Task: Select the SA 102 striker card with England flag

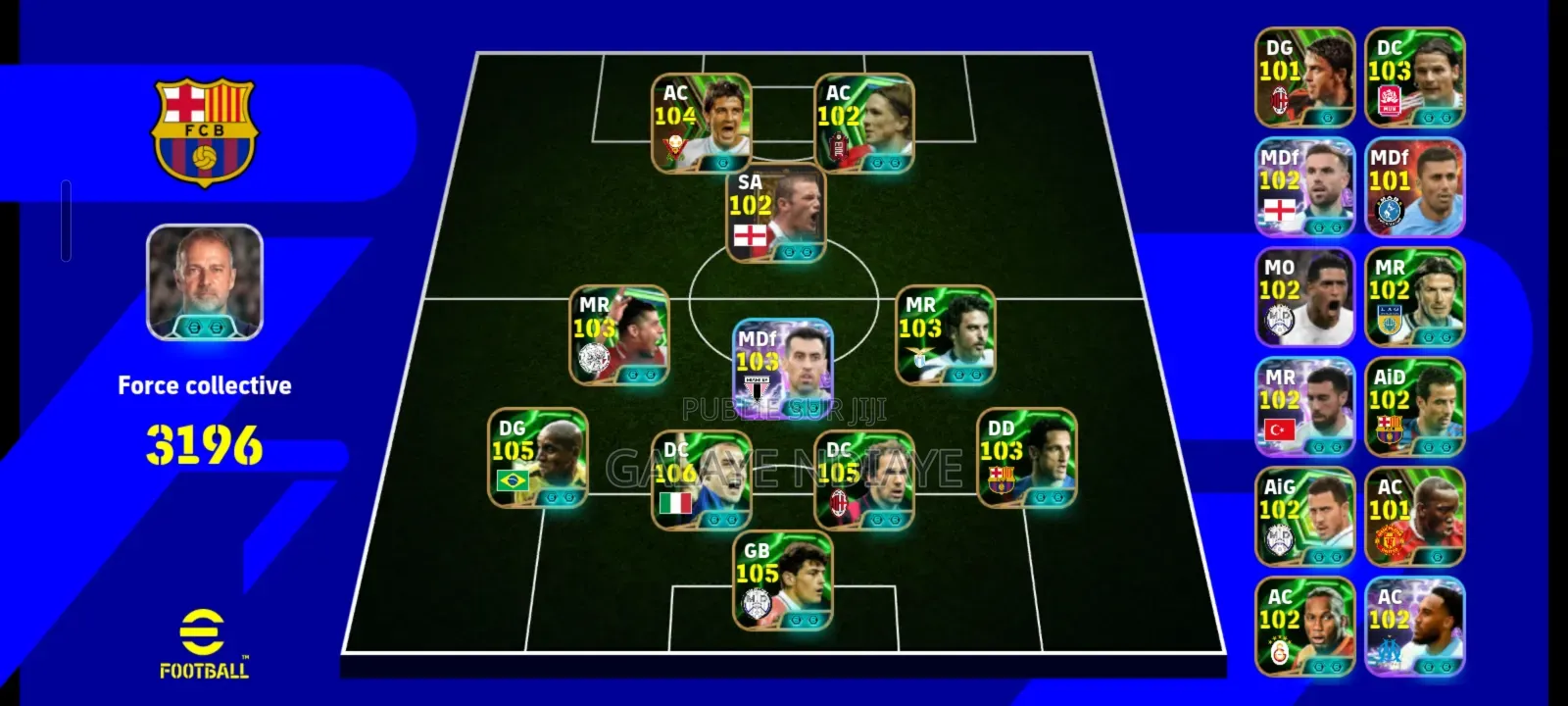Action: (774, 211)
